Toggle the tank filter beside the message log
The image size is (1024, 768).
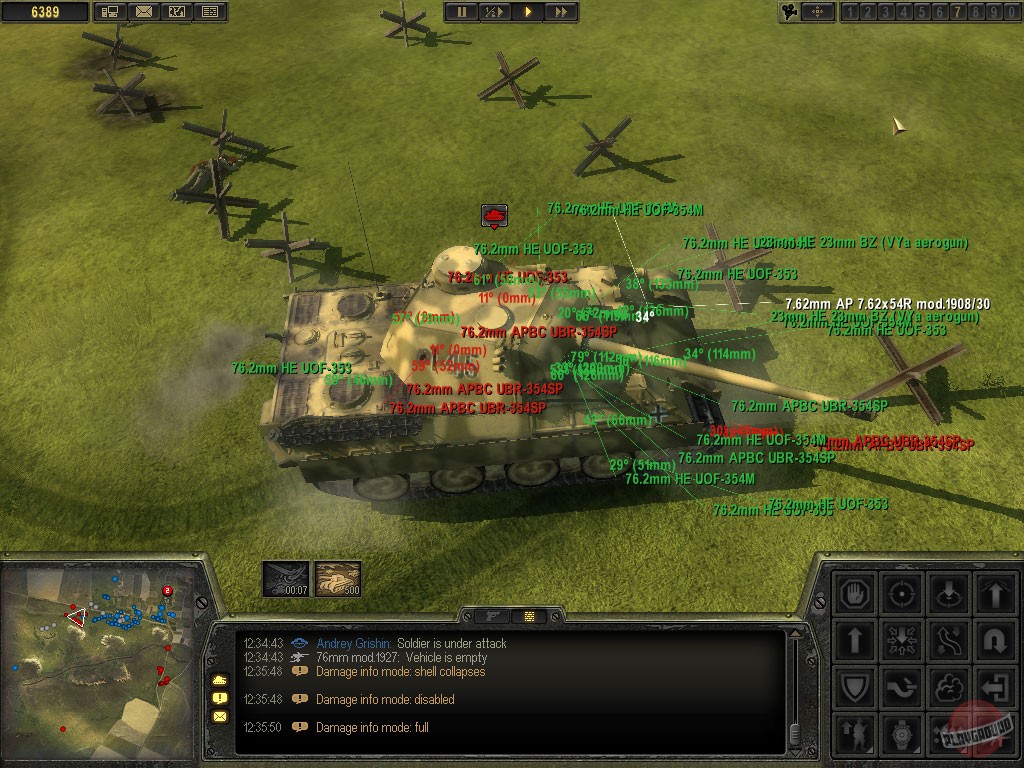[x=219, y=680]
